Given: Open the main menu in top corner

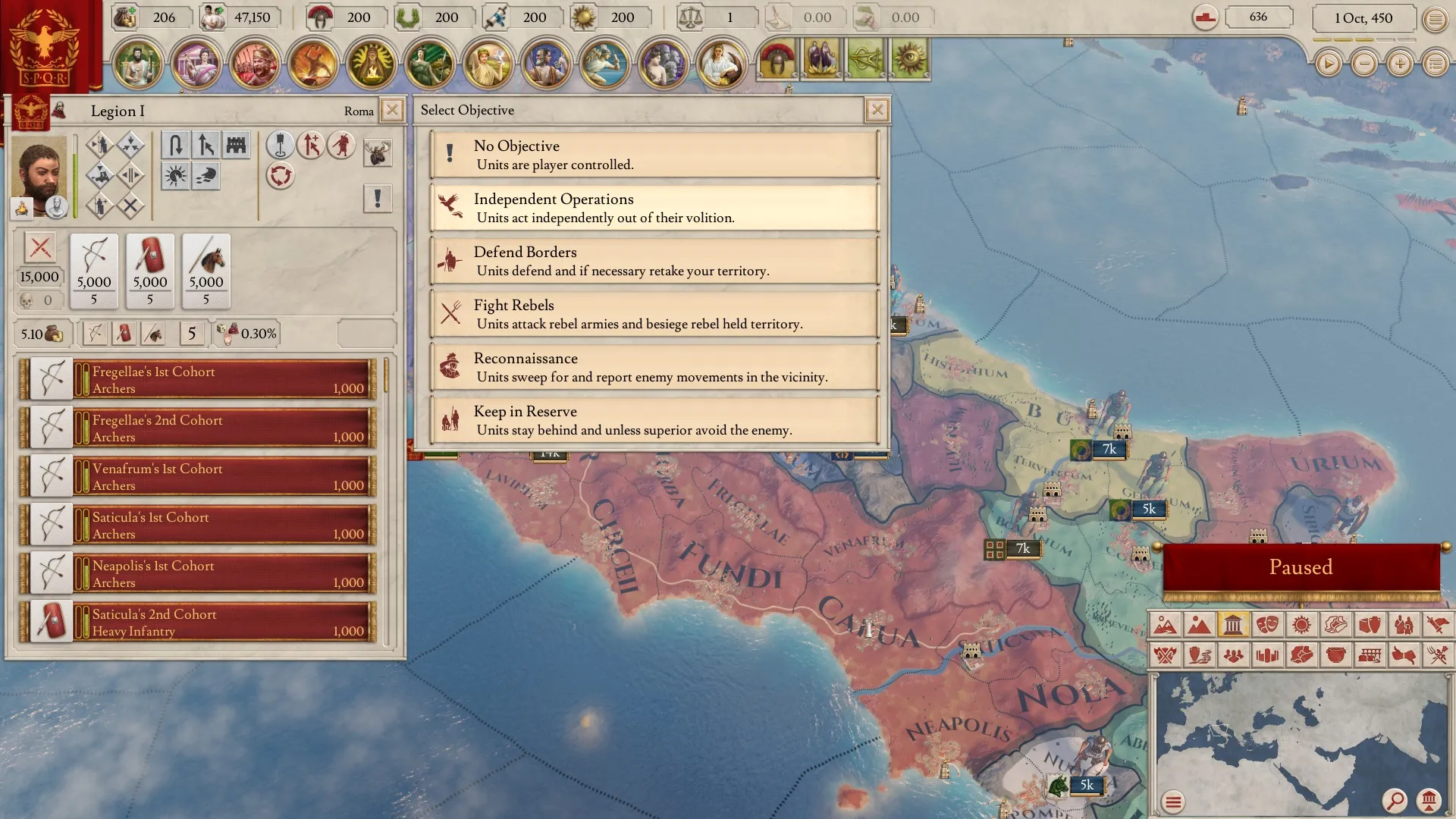Looking at the screenshot, I should coord(1435,19).
